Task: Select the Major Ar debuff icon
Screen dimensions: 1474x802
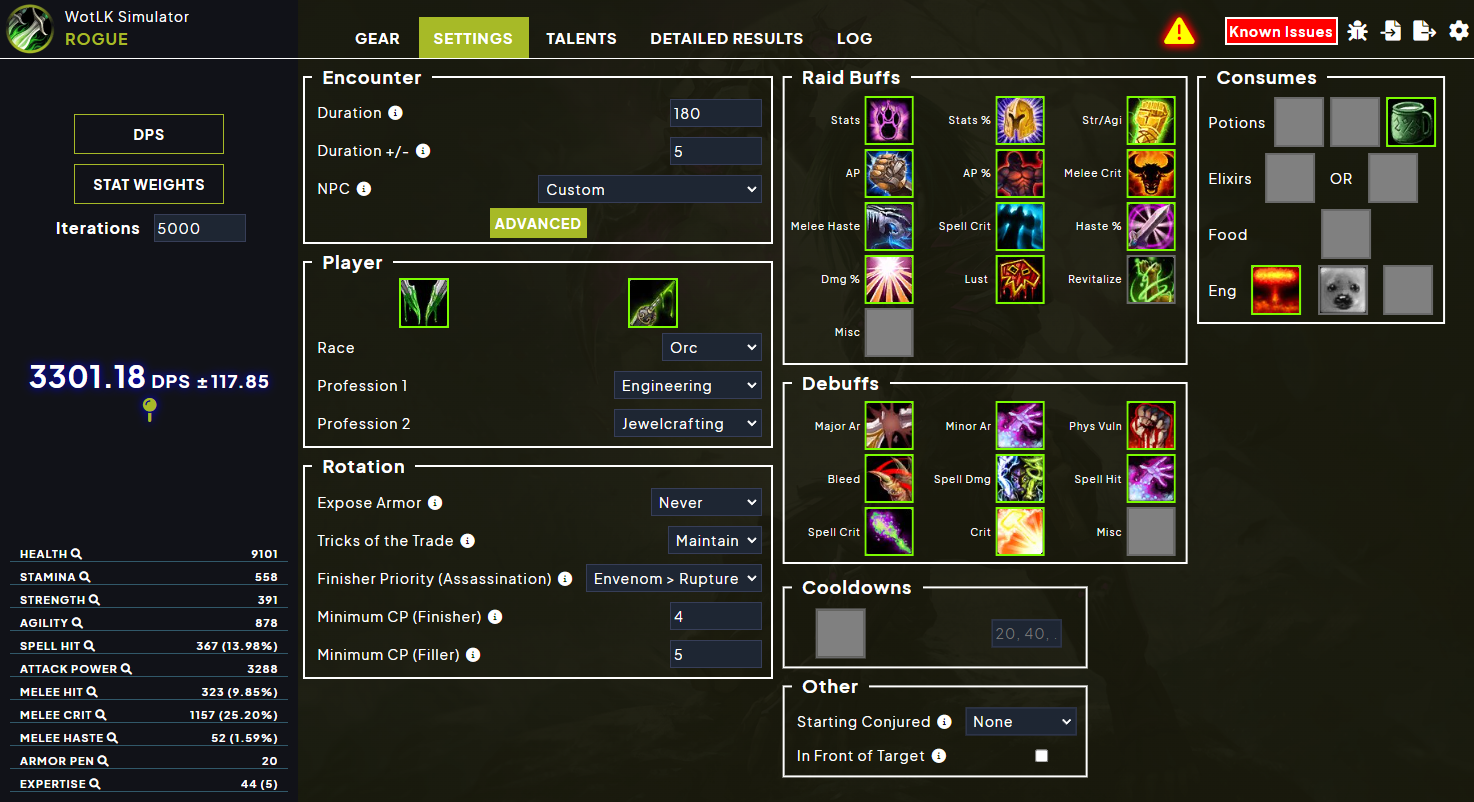Action: tap(888, 425)
